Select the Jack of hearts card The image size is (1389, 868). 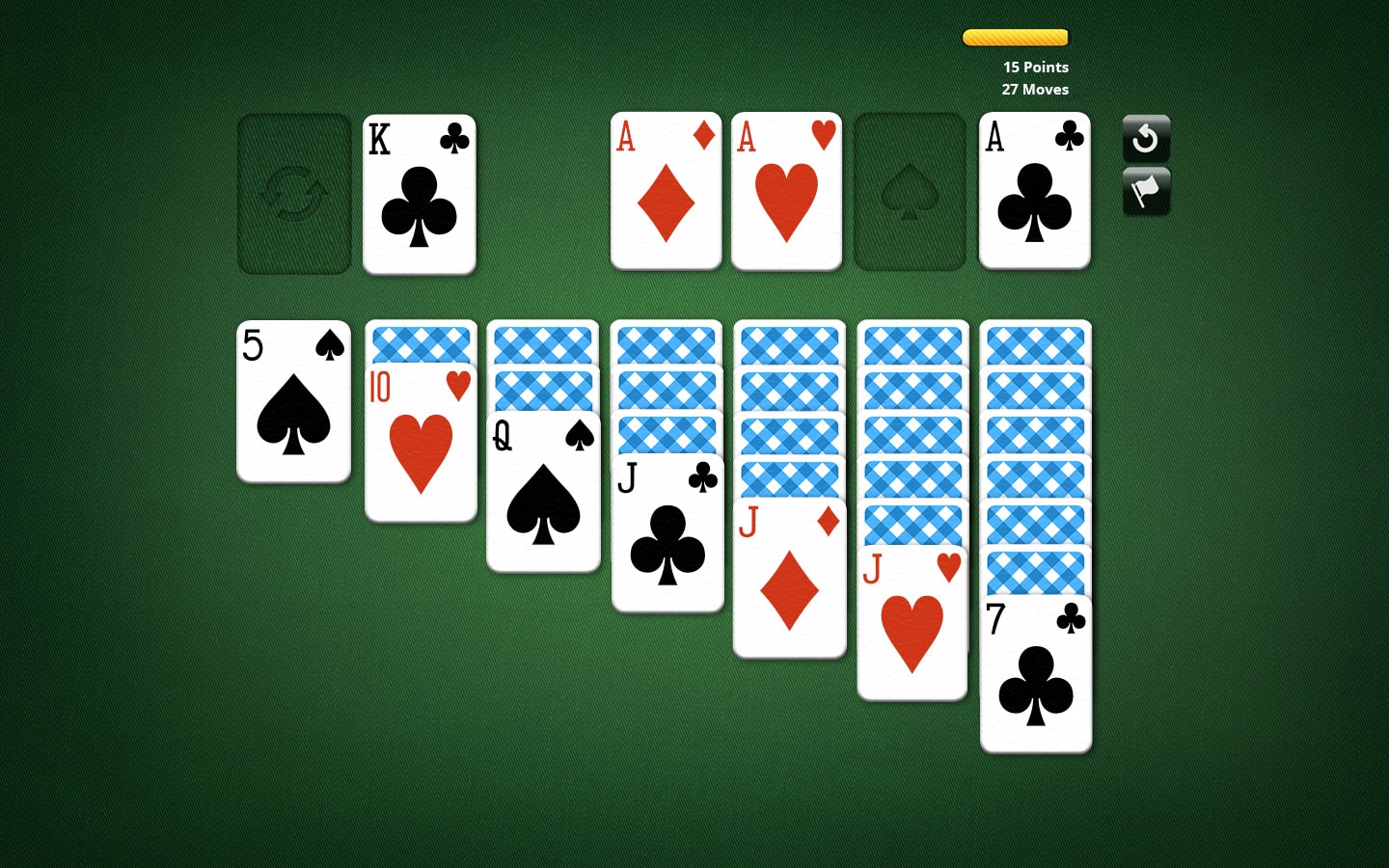tap(912, 622)
